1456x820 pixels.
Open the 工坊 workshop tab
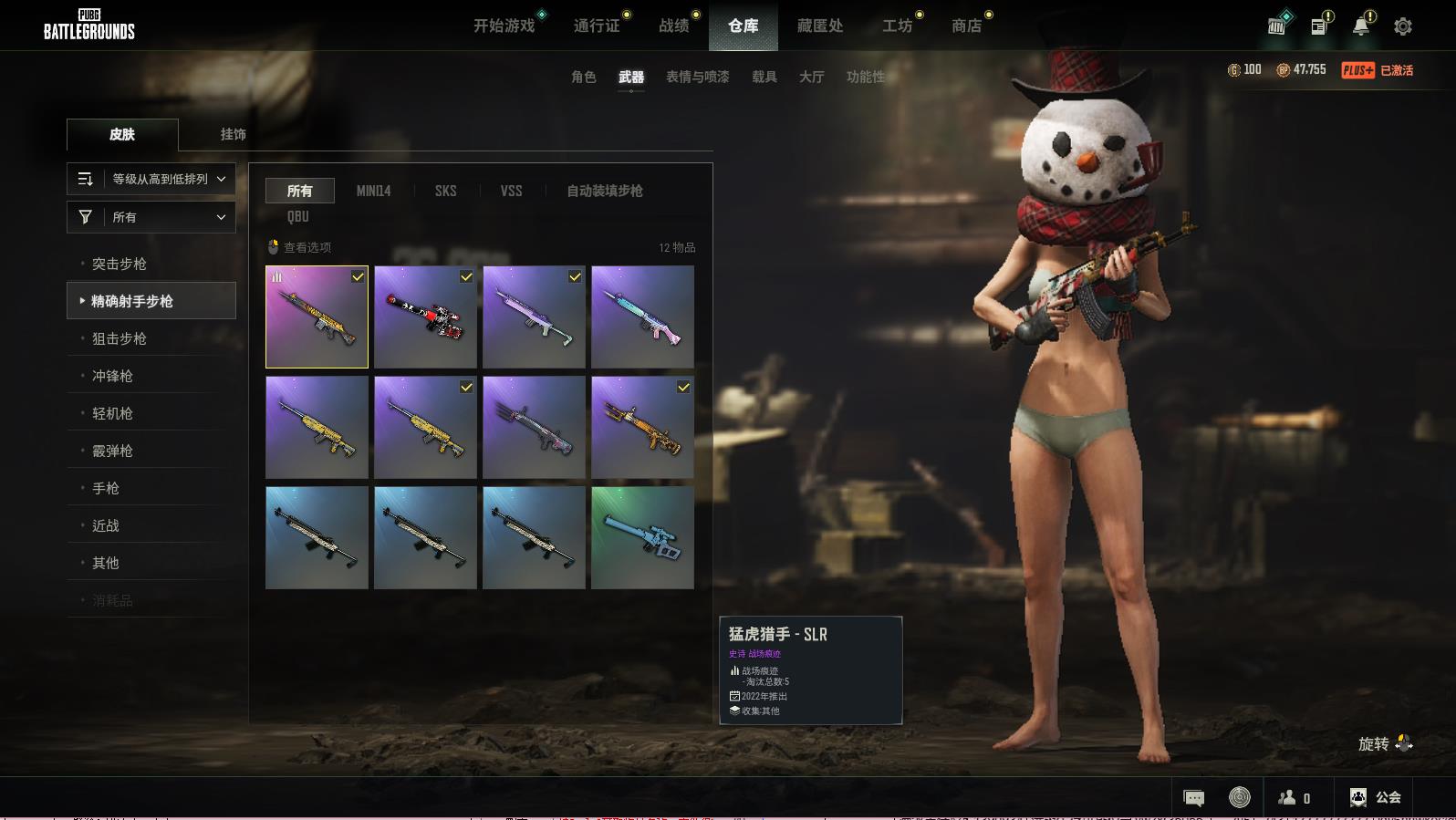pos(897,26)
